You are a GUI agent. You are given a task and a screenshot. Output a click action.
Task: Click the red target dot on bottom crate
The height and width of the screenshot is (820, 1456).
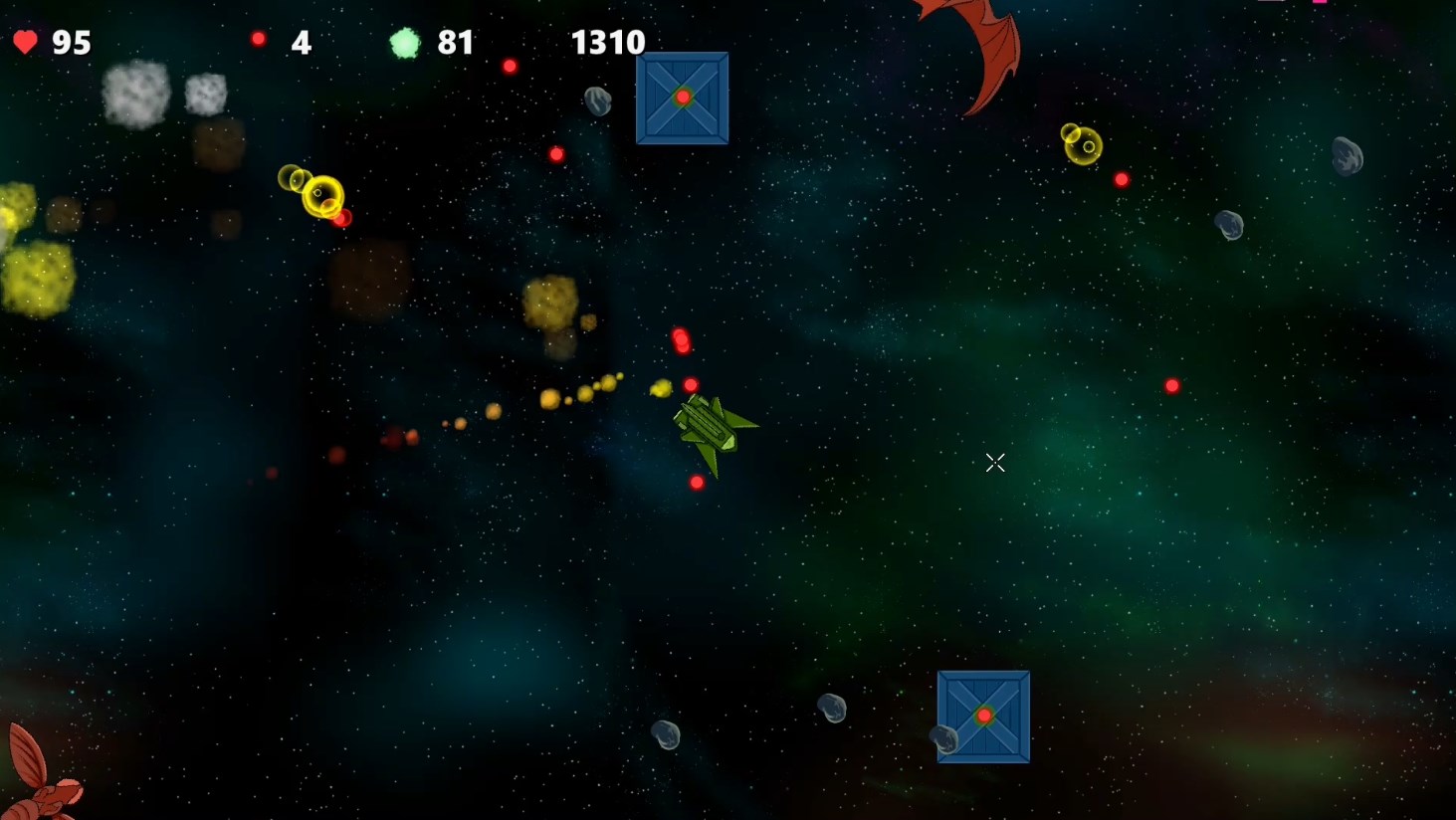[x=983, y=715]
